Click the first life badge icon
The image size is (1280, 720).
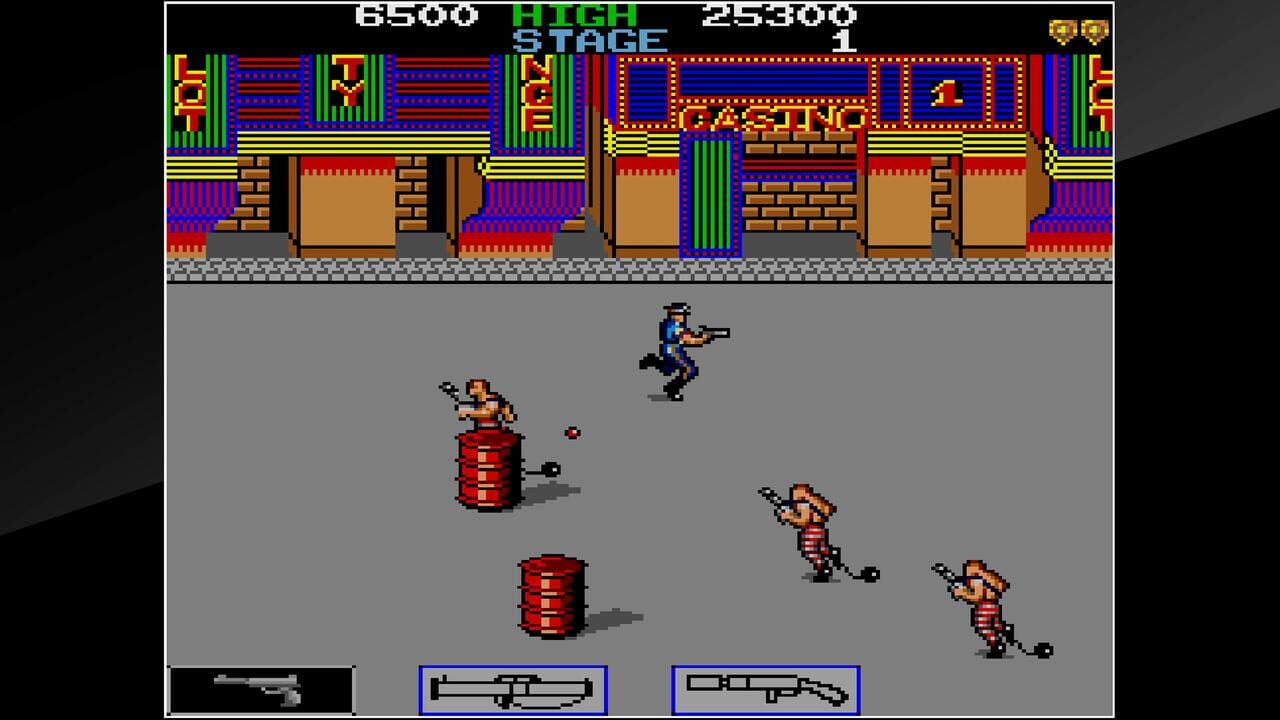coord(1062,31)
